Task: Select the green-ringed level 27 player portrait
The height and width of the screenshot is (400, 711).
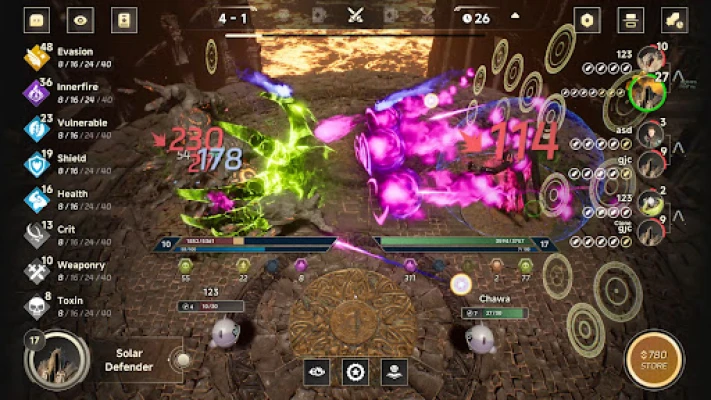Action: click(649, 93)
